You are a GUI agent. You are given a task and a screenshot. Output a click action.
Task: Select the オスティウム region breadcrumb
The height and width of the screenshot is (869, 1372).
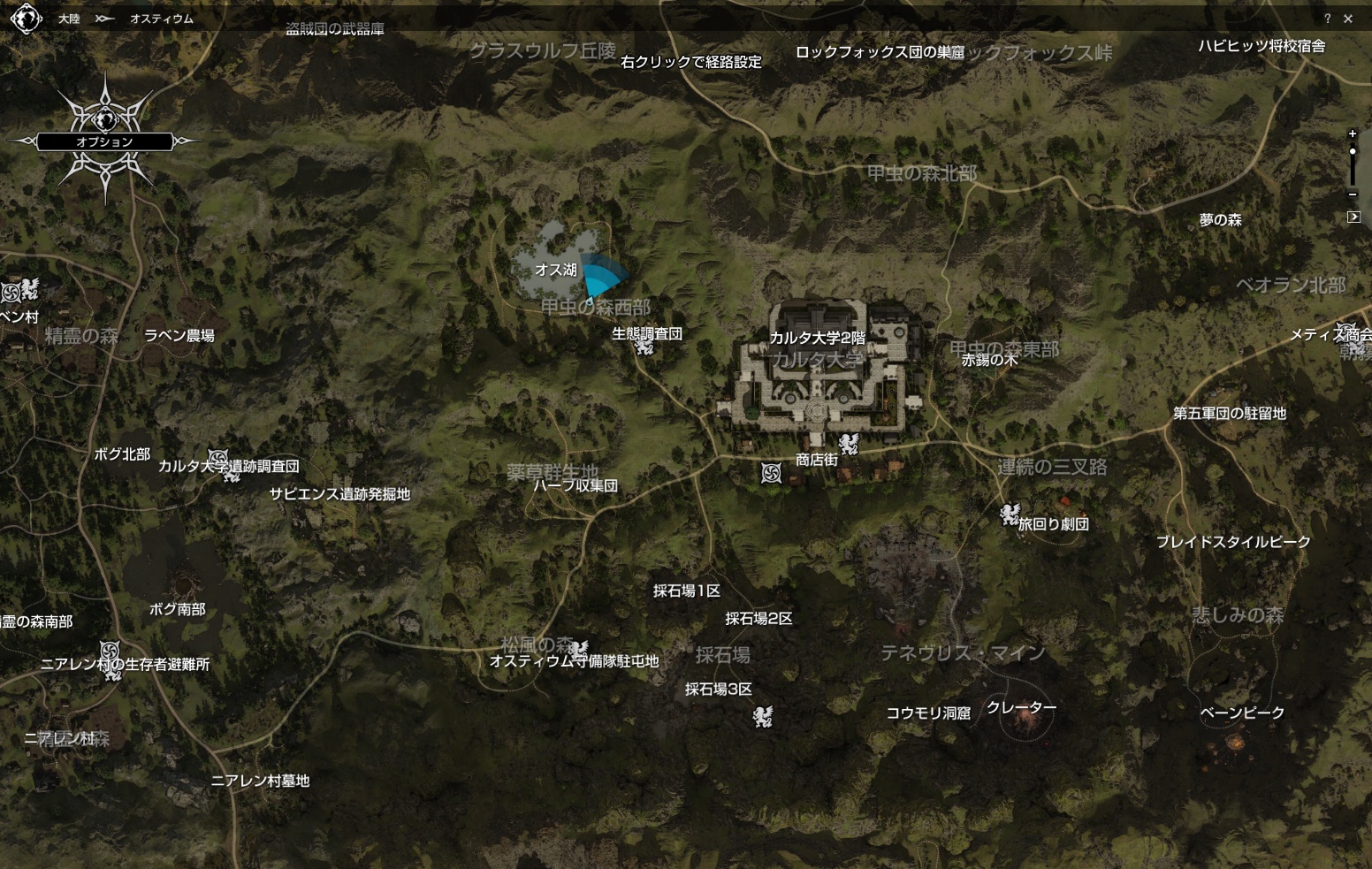(x=161, y=19)
